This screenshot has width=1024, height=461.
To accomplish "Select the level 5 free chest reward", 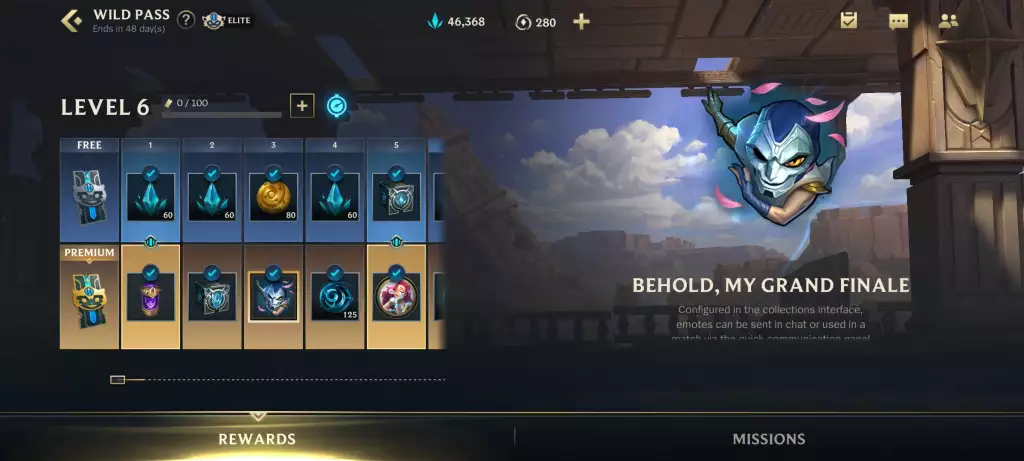I will [396, 196].
